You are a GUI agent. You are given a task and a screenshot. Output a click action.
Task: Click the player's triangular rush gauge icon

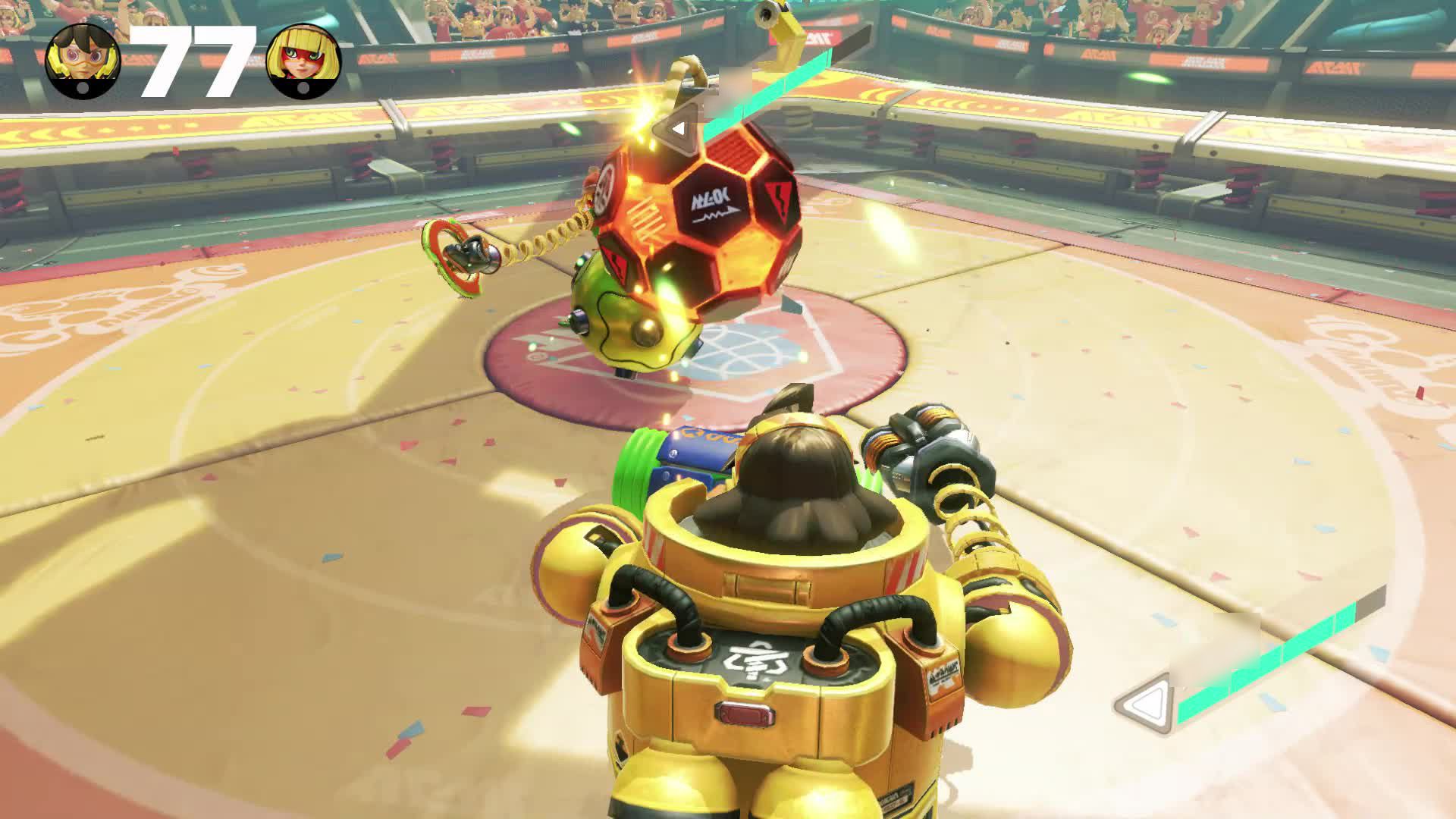coord(1144,704)
